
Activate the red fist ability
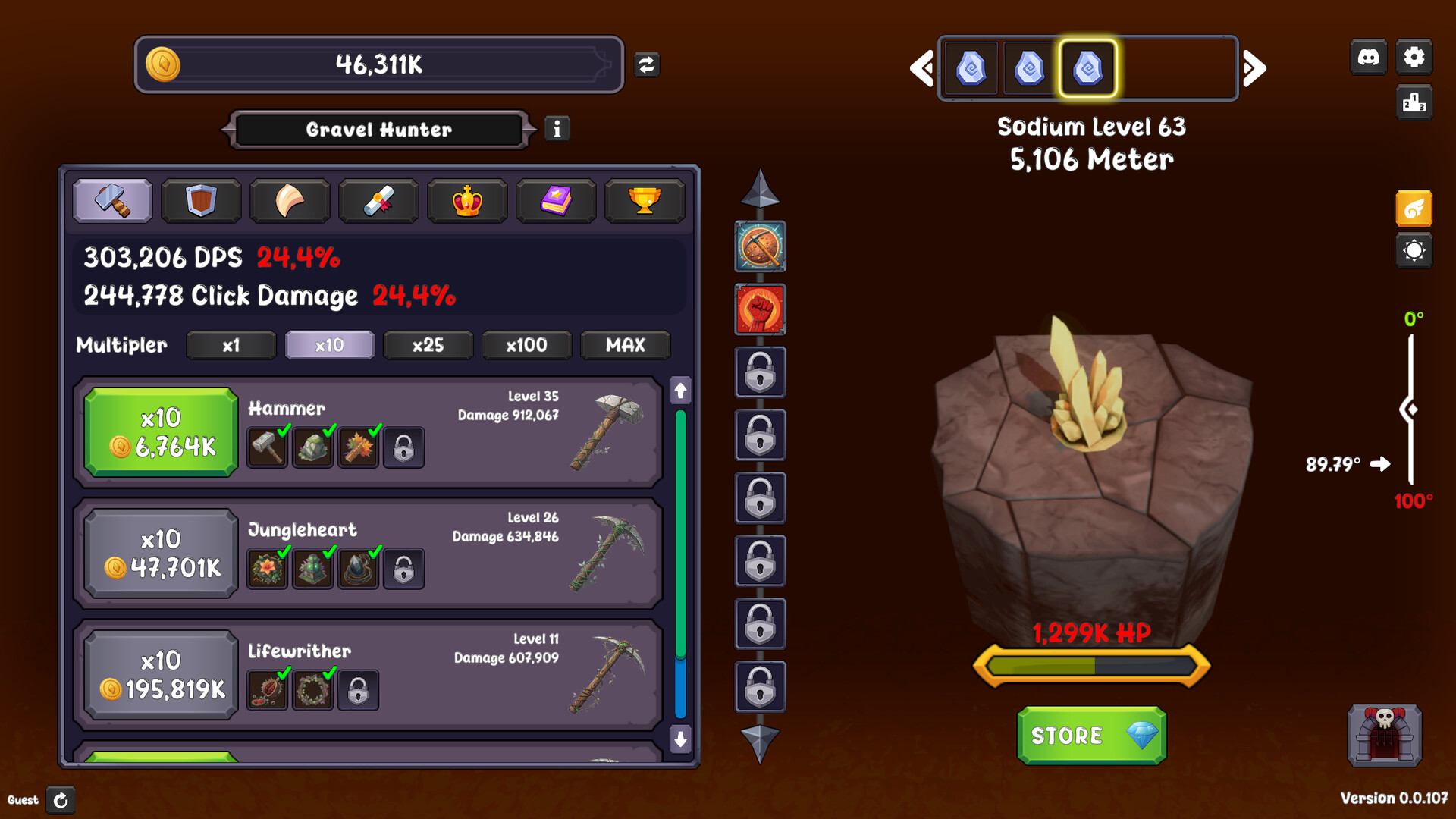click(x=760, y=309)
